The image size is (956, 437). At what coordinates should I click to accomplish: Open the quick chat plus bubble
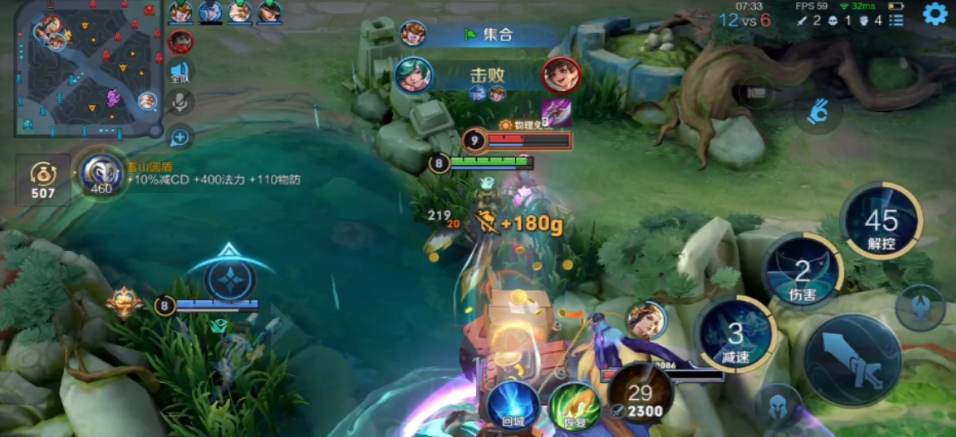180,137
